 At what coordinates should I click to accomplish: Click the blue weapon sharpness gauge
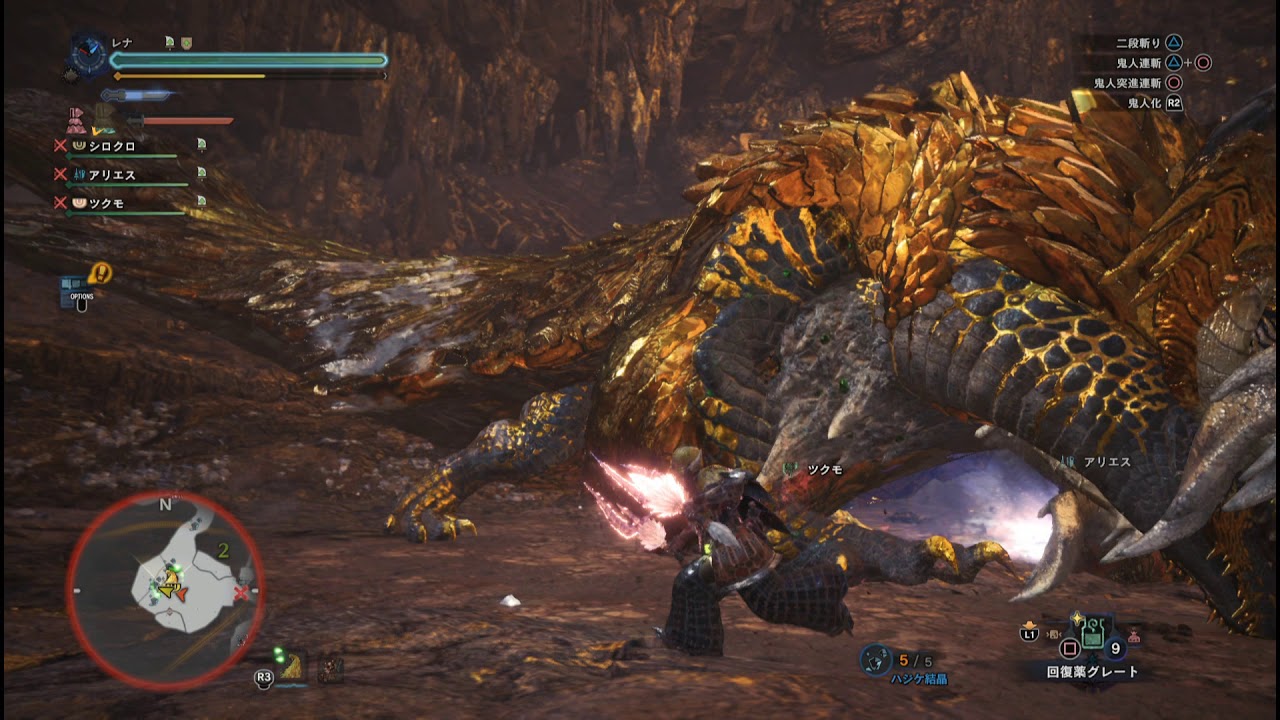click(x=138, y=95)
